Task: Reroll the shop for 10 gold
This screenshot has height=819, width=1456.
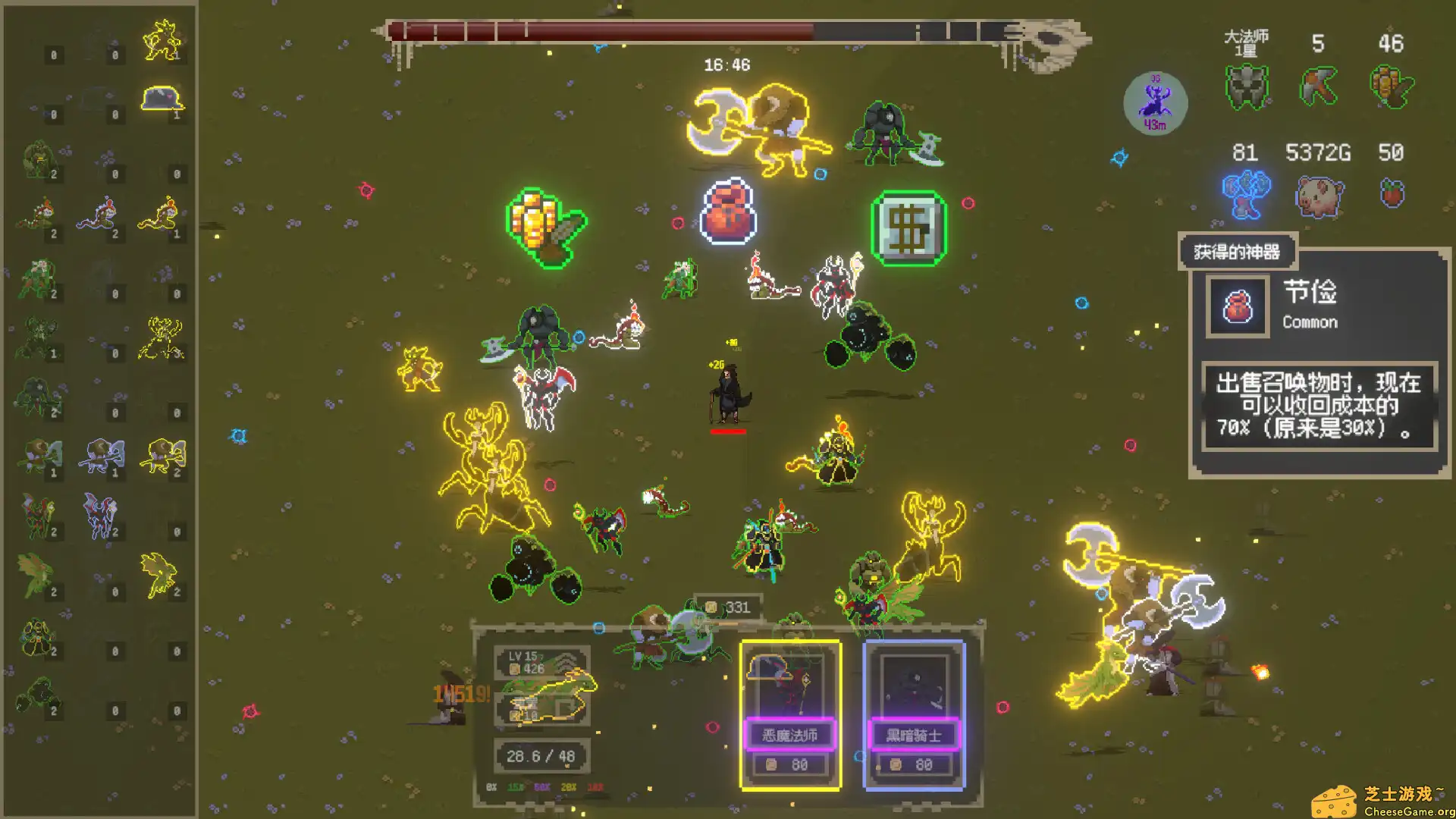Action: tap(541, 711)
